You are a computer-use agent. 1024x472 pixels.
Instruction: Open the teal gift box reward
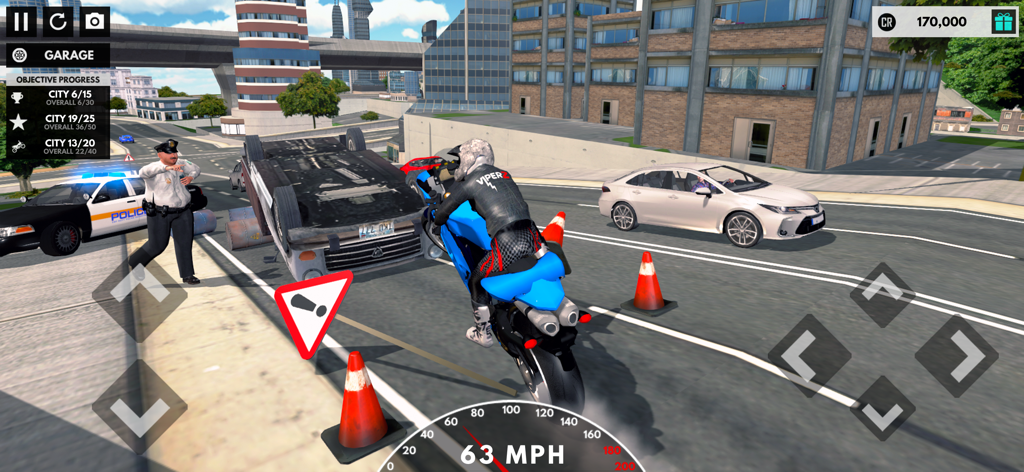coord(1002,21)
